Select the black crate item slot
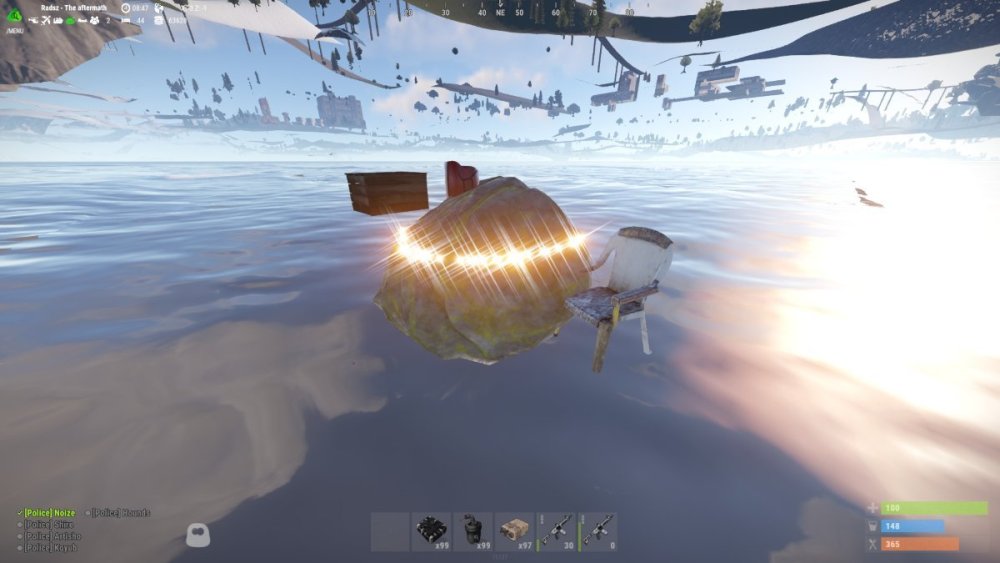 click(430, 531)
